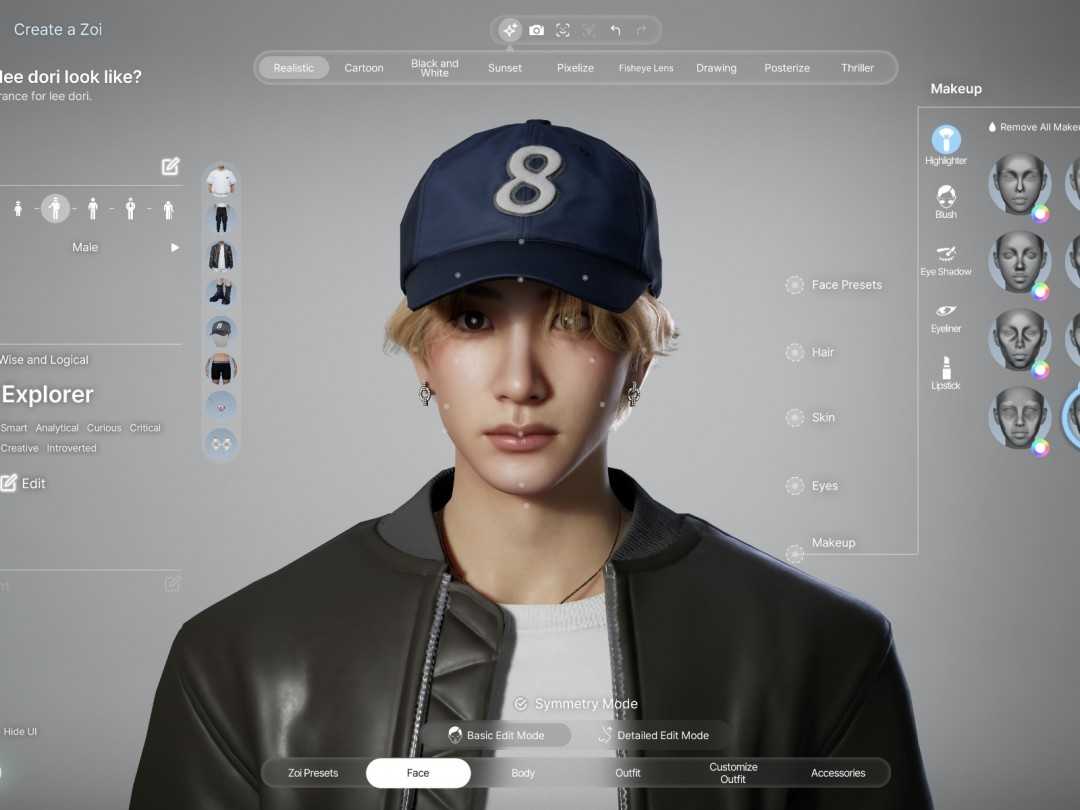This screenshot has width=1080, height=810.
Task: Apply the Thriller filter
Action: [857, 68]
